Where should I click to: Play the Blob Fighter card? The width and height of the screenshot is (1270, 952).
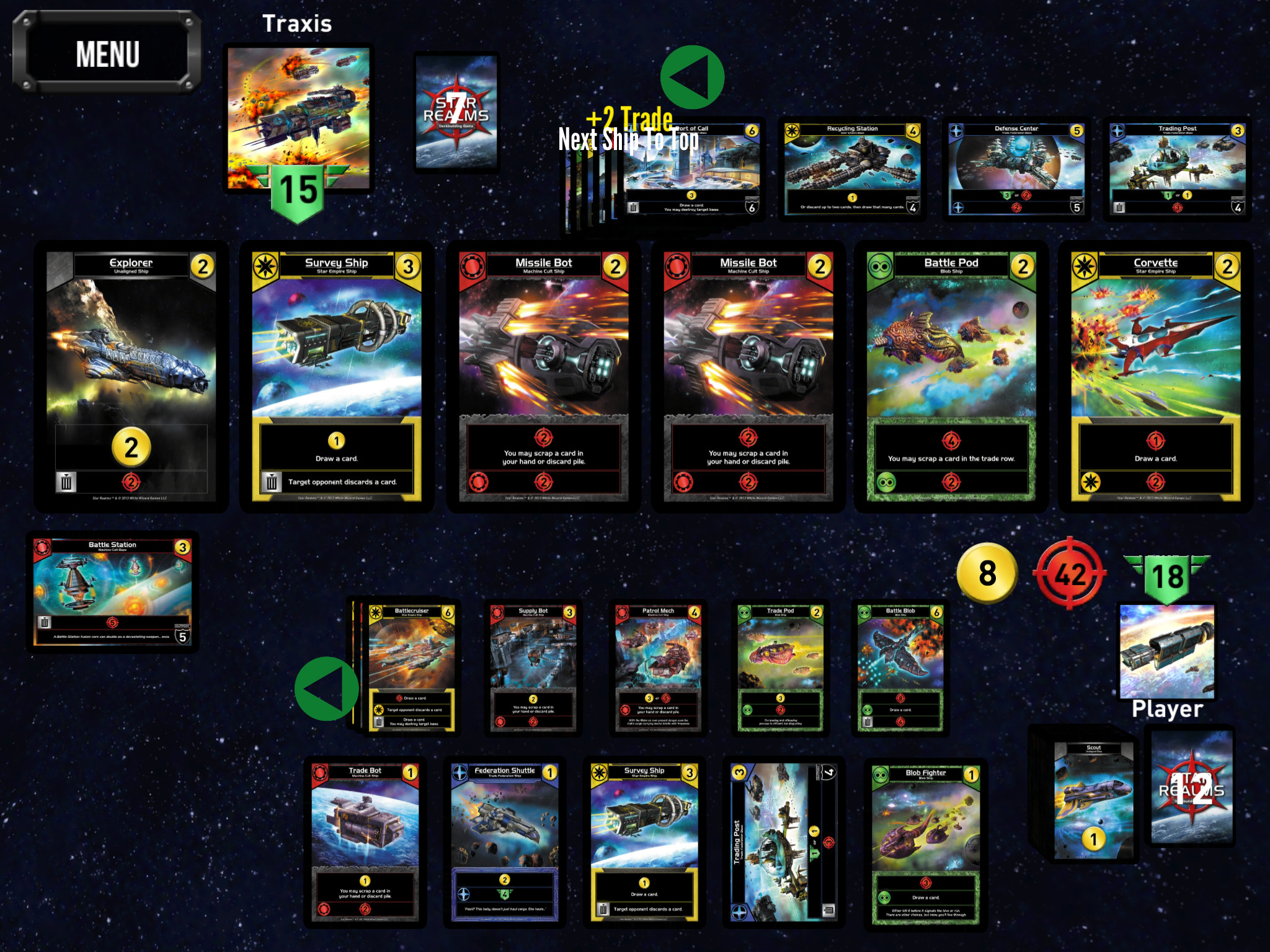click(x=925, y=843)
